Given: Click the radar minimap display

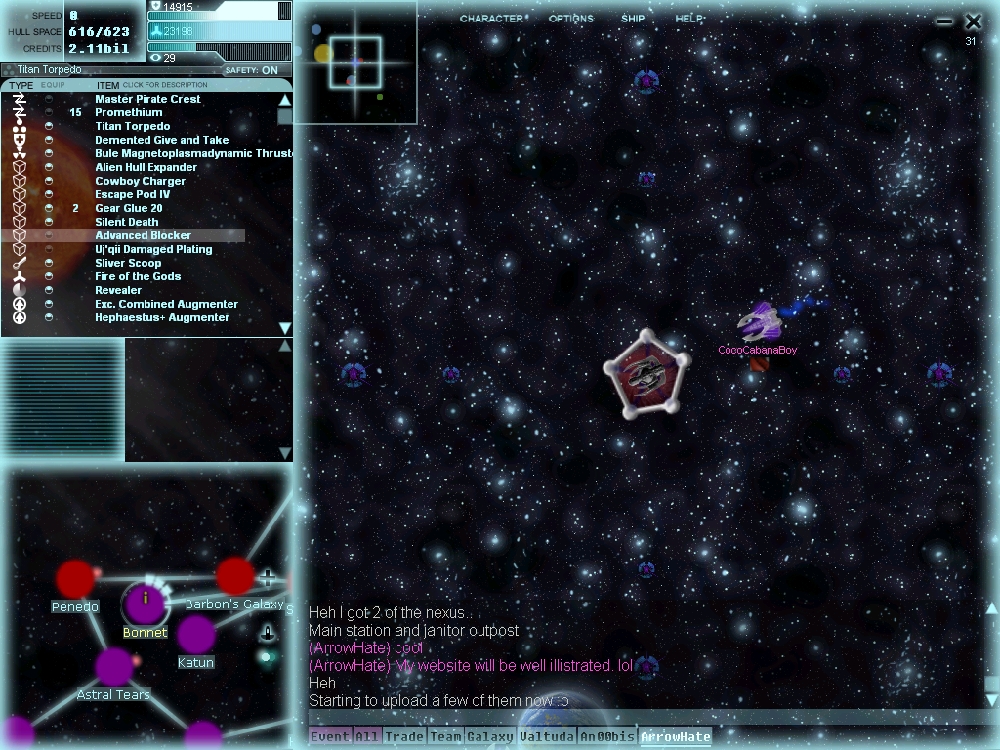Looking at the screenshot, I should (356, 62).
